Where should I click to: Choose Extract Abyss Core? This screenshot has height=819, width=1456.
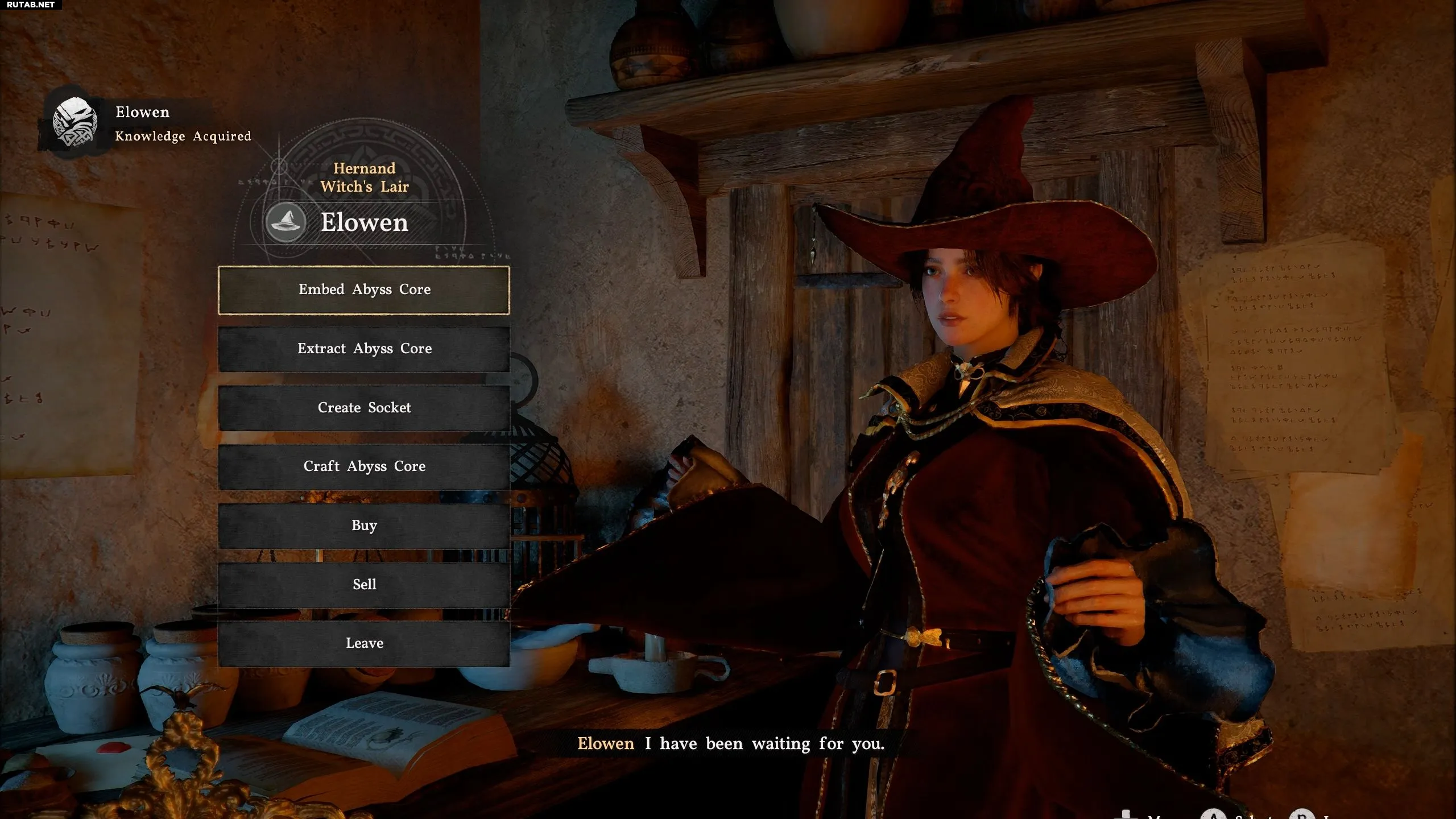(x=364, y=349)
